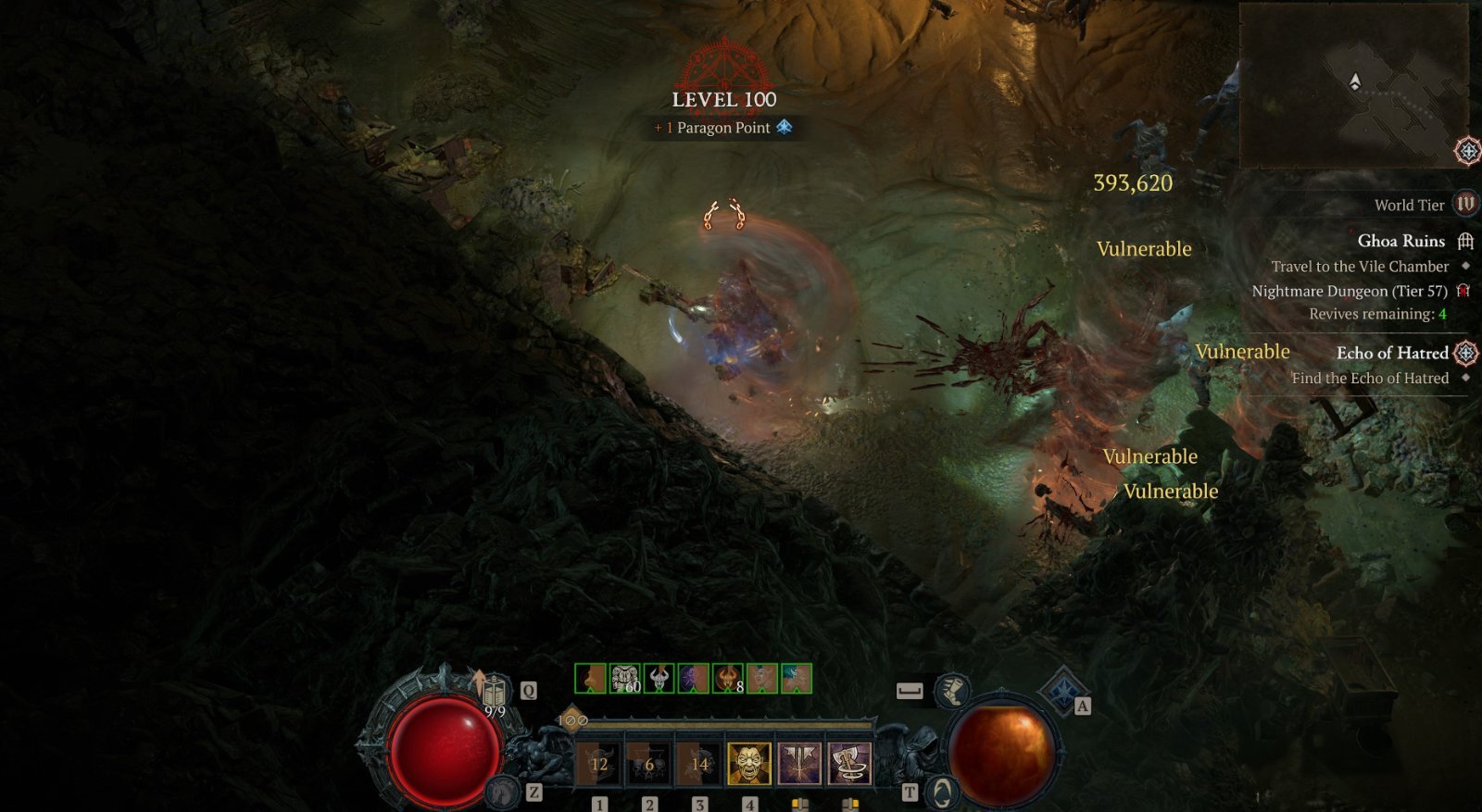Viewport: 1482px width, 812px height.
Task: Use the healing potion icon
Action: tap(494, 692)
